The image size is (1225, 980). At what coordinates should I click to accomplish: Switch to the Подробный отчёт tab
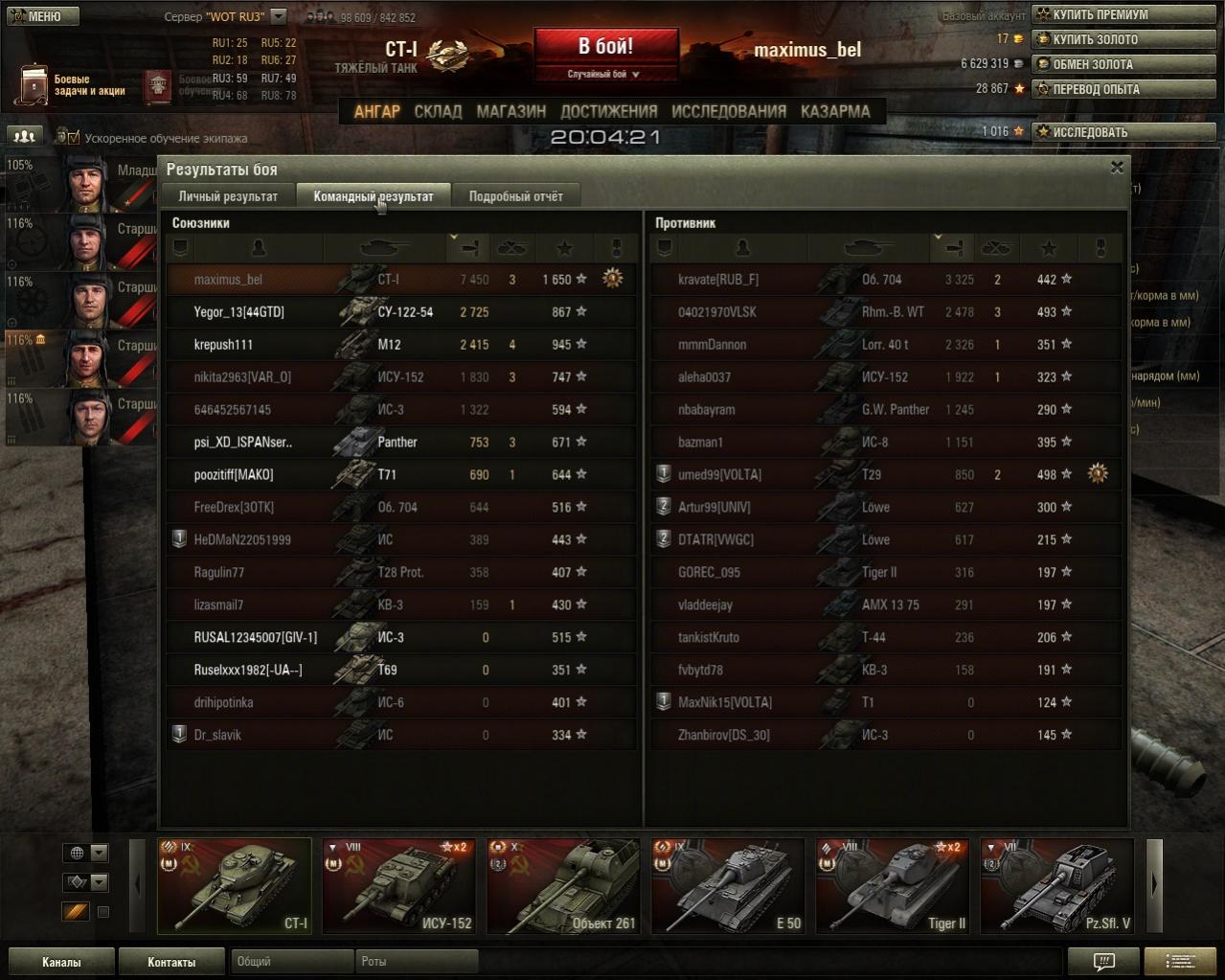pos(515,196)
